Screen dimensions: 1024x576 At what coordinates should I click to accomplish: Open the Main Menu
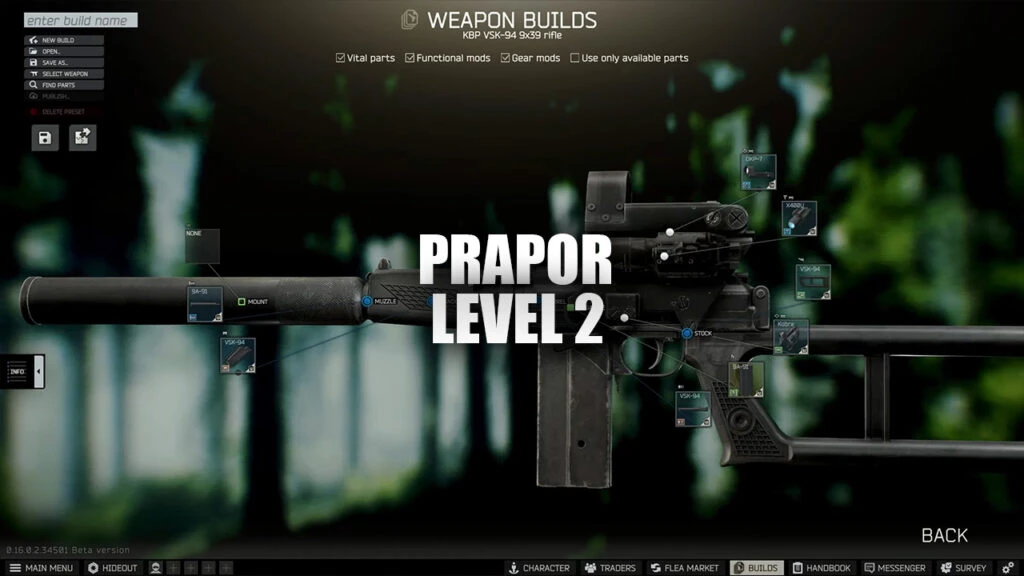(x=40, y=568)
